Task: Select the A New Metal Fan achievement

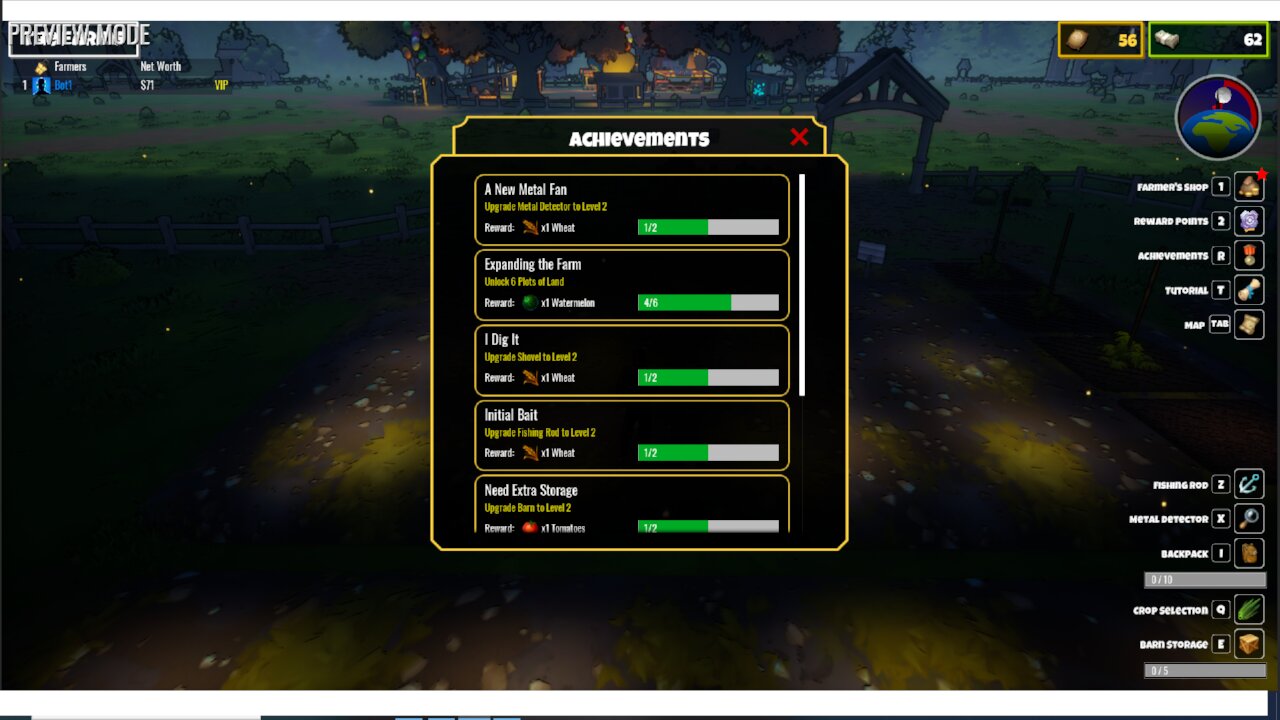Action: coord(631,209)
